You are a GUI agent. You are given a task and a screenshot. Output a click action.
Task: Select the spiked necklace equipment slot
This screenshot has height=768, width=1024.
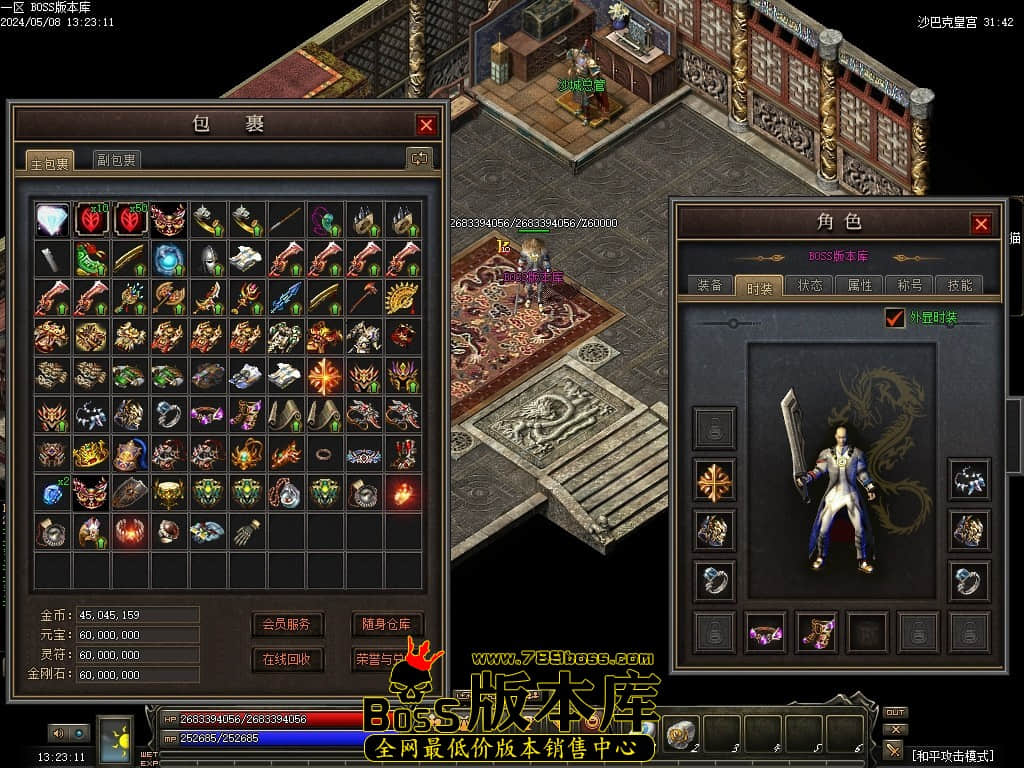pyautogui.click(x=969, y=480)
